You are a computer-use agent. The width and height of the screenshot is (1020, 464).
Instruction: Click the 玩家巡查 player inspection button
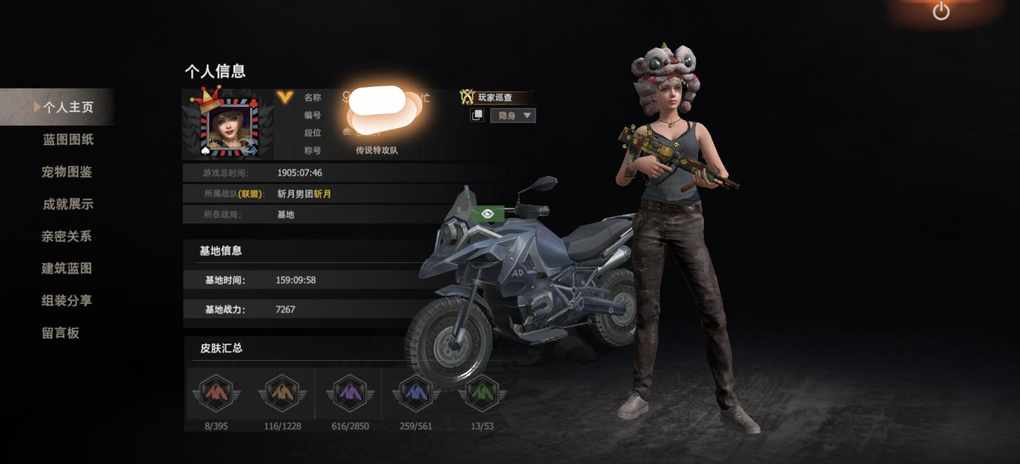tap(494, 97)
